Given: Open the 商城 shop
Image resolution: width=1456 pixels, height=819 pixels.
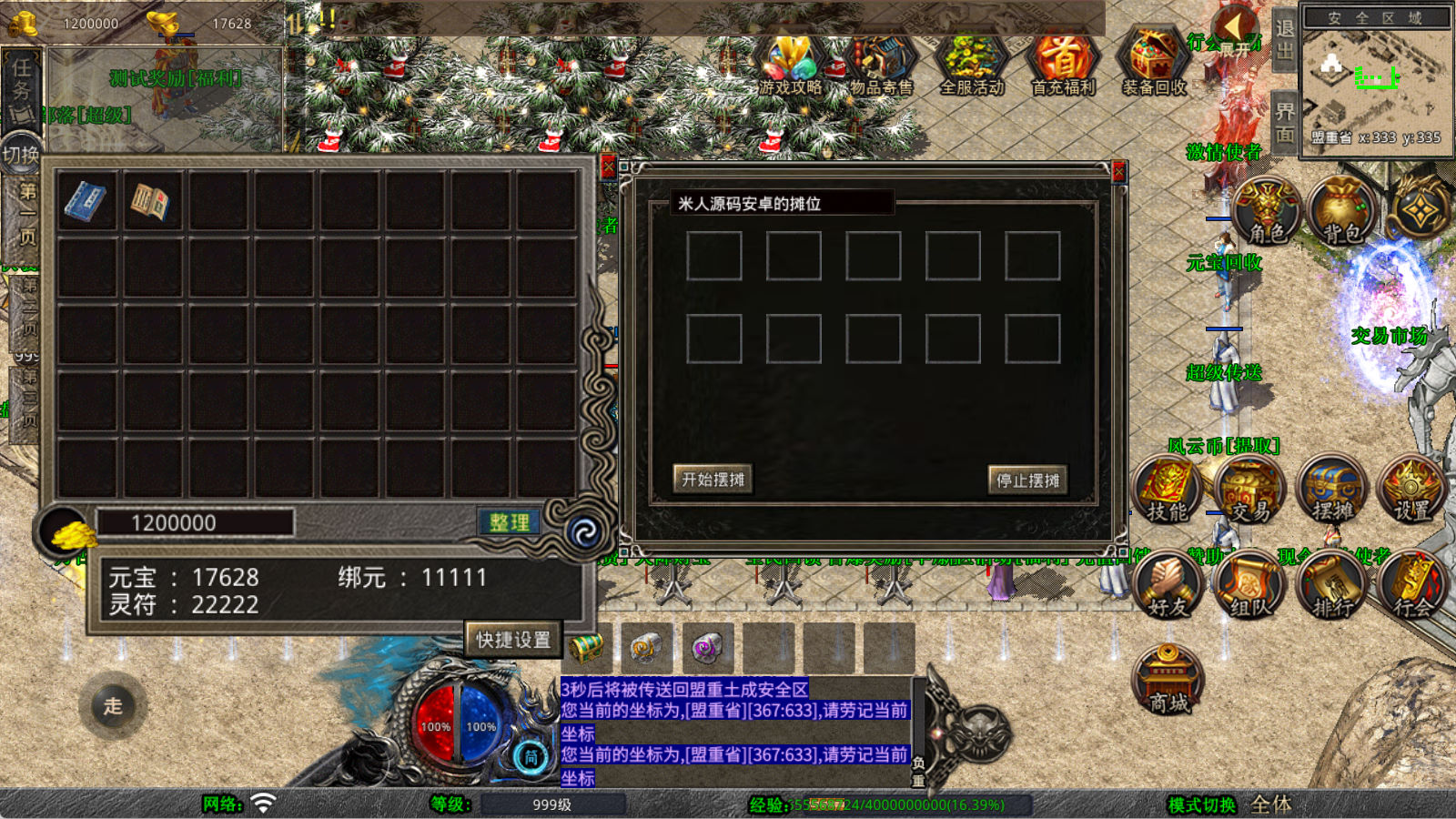Looking at the screenshot, I should pyautogui.click(x=1168, y=681).
